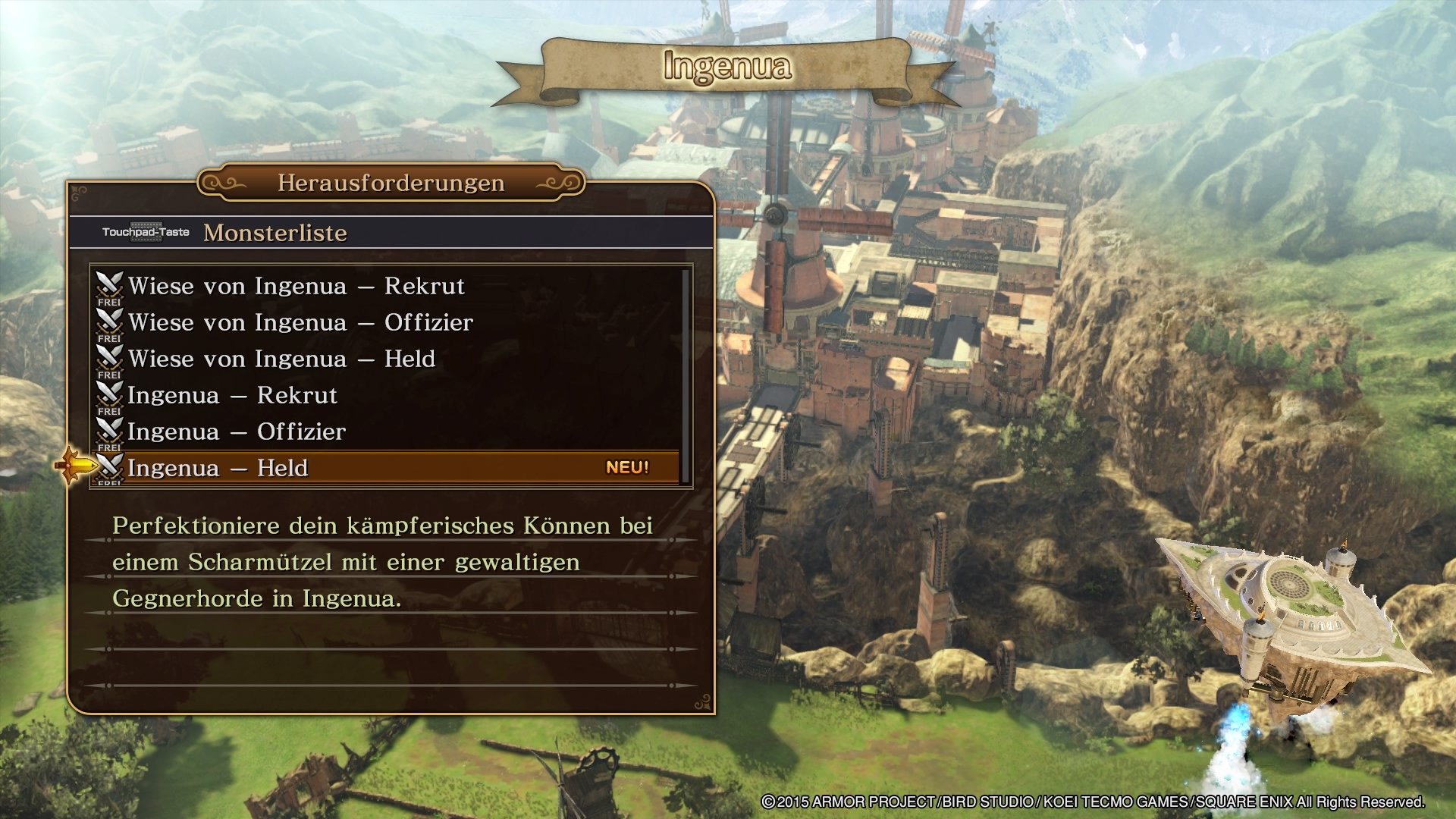Click the FREI swords emblem for Wiese von Ingenua Held
Image resolution: width=1456 pixels, height=819 pixels.
coord(109,359)
